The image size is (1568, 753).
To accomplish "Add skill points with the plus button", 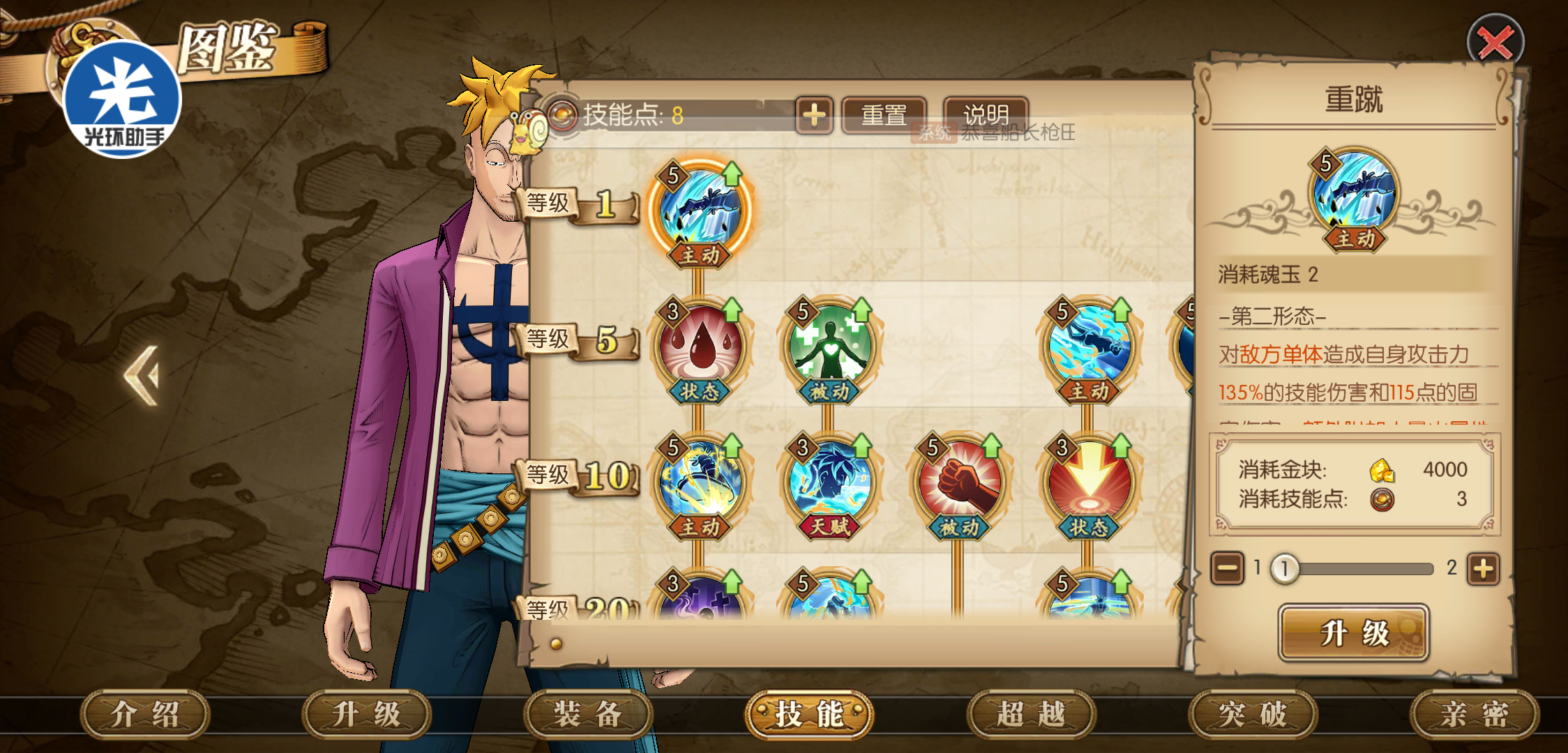I will (x=814, y=115).
